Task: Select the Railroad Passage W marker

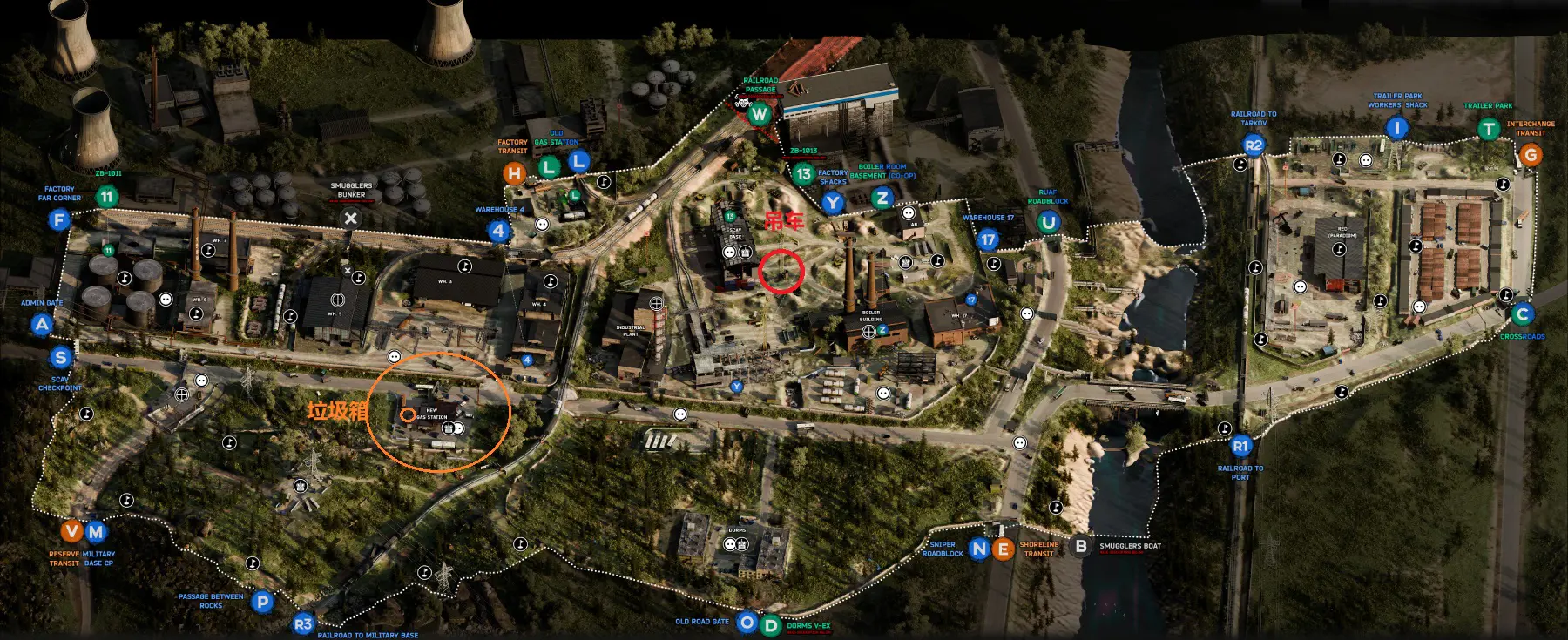Action: click(760, 113)
